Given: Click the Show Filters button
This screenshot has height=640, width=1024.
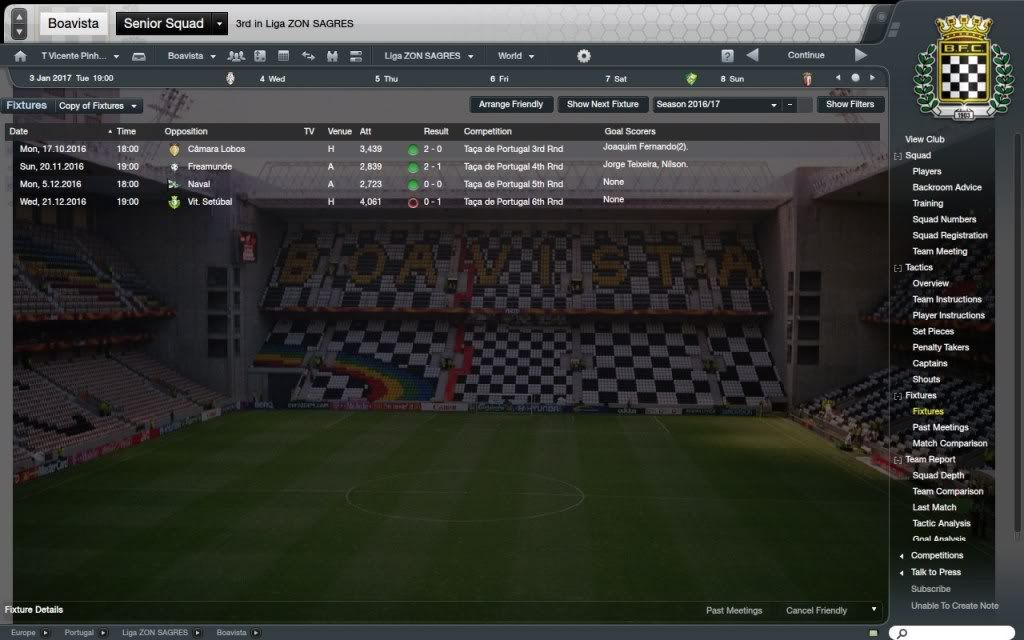Looking at the screenshot, I should (x=849, y=104).
